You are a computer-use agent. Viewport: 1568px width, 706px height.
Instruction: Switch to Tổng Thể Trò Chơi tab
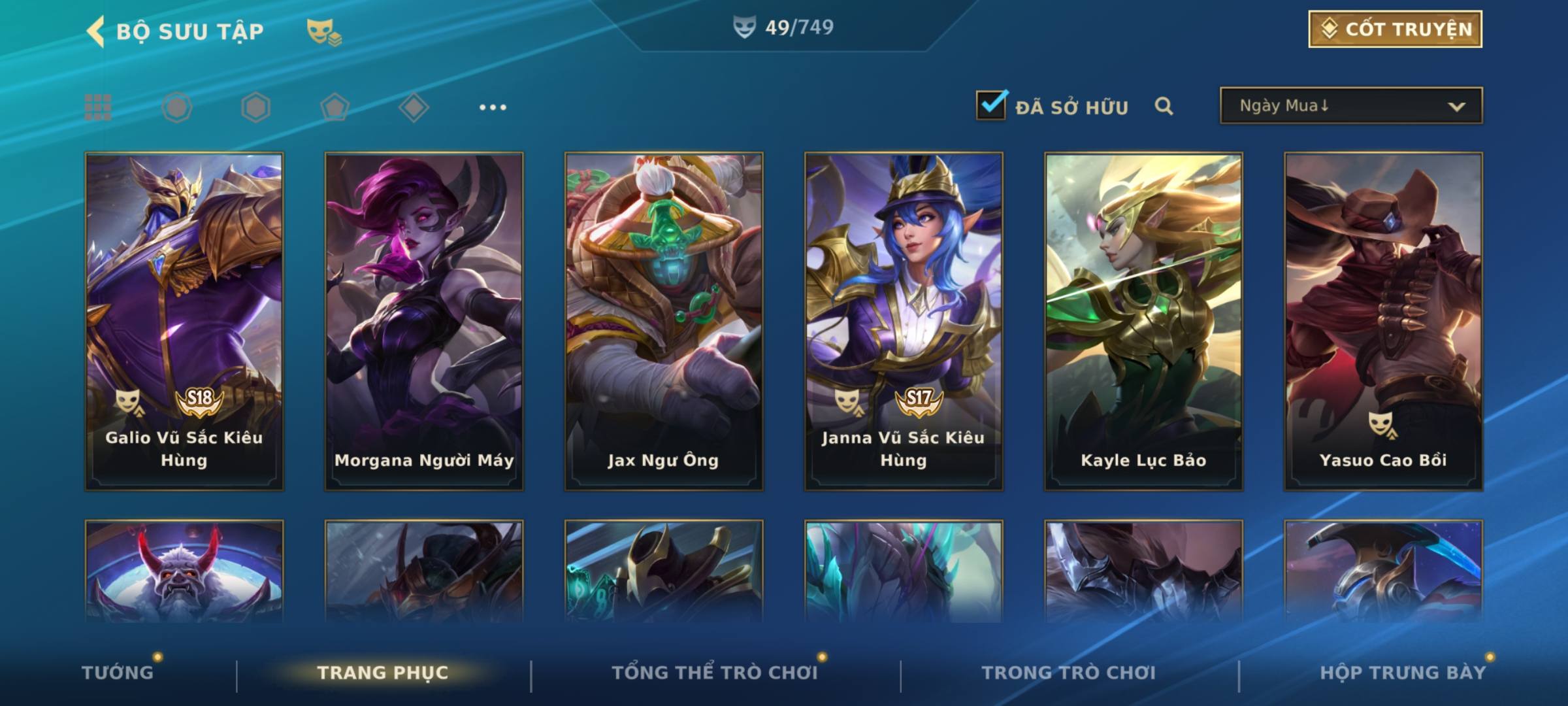(x=715, y=673)
